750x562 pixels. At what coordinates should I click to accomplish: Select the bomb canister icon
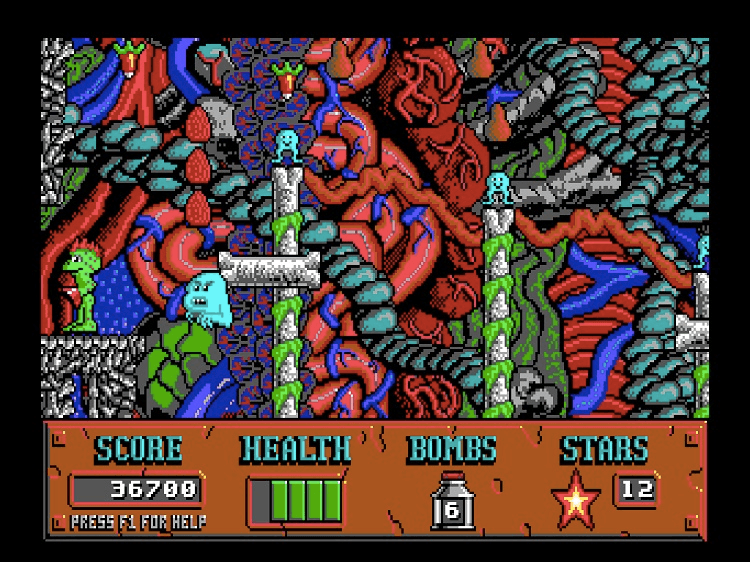[x=452, y=501]
